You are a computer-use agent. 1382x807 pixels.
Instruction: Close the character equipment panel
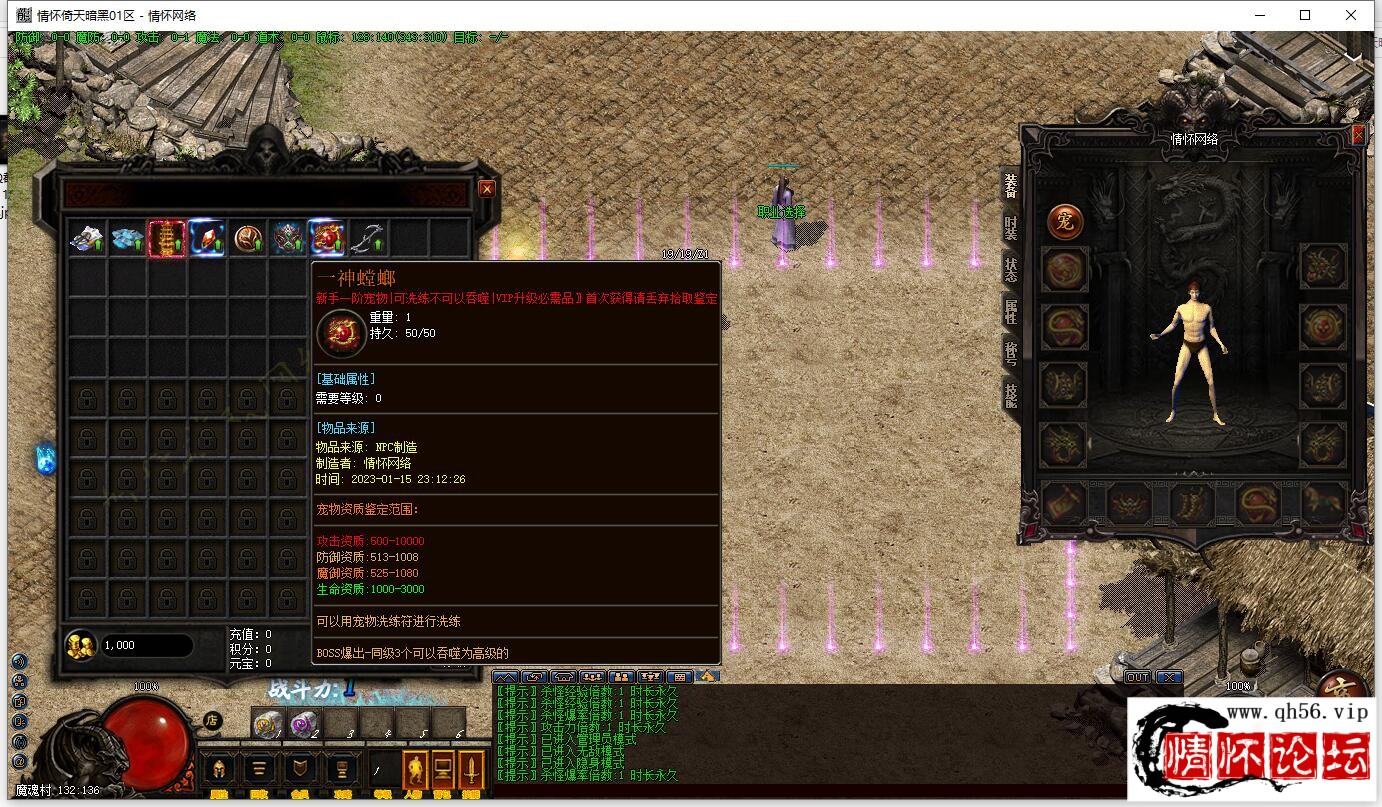[x=1358, y=134]
